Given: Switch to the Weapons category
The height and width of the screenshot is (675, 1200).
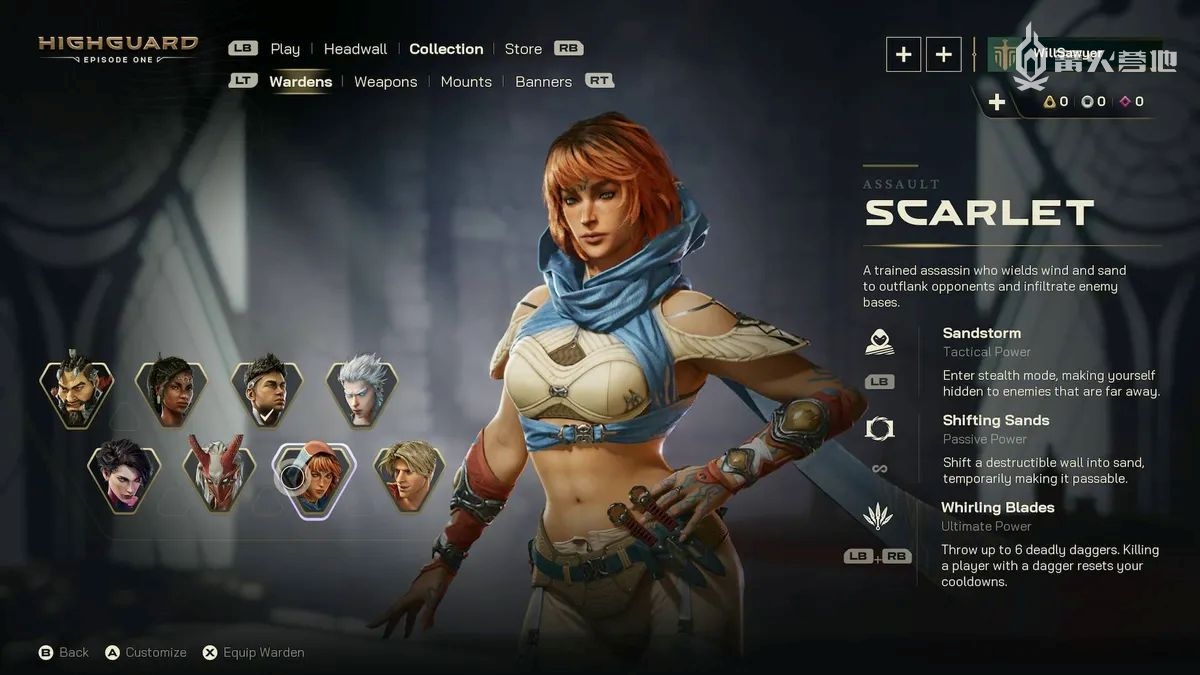Looking at the screenshot, I should pos(385,82).
